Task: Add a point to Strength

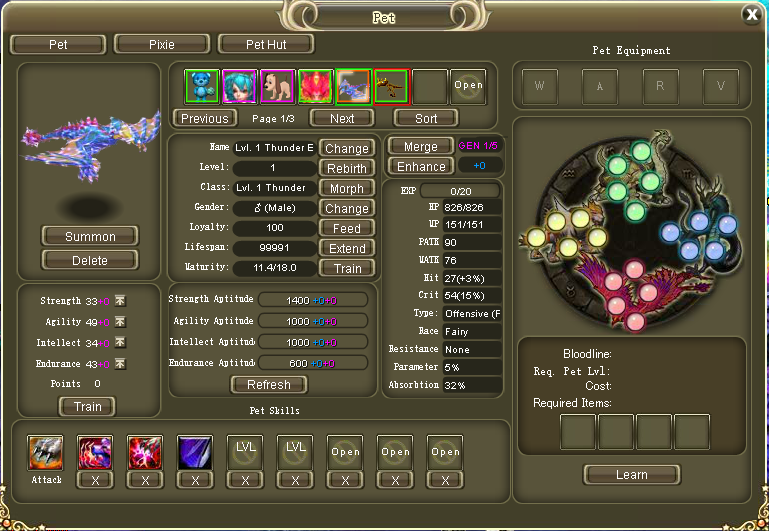Action: coord(120,301)
